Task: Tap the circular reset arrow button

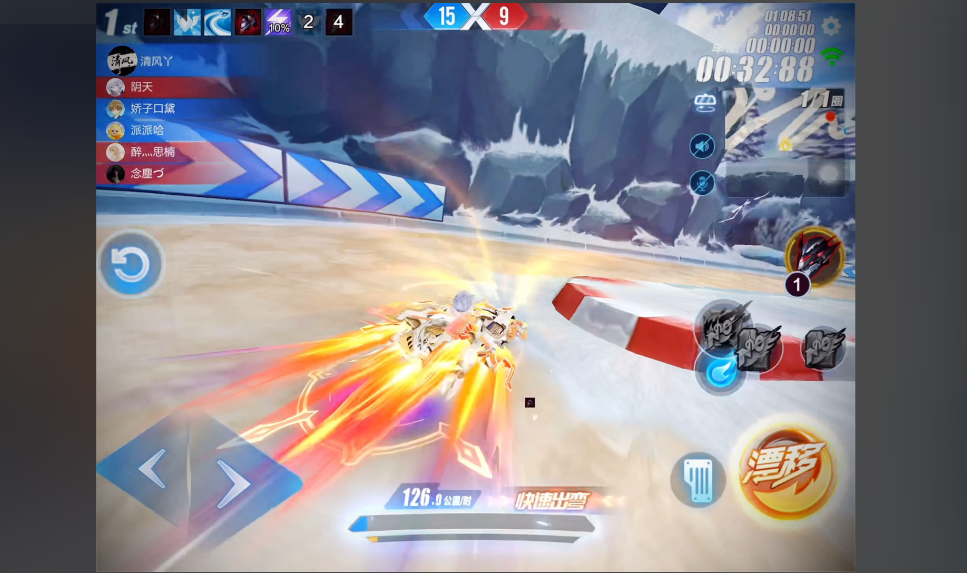Action: [130, 266]
